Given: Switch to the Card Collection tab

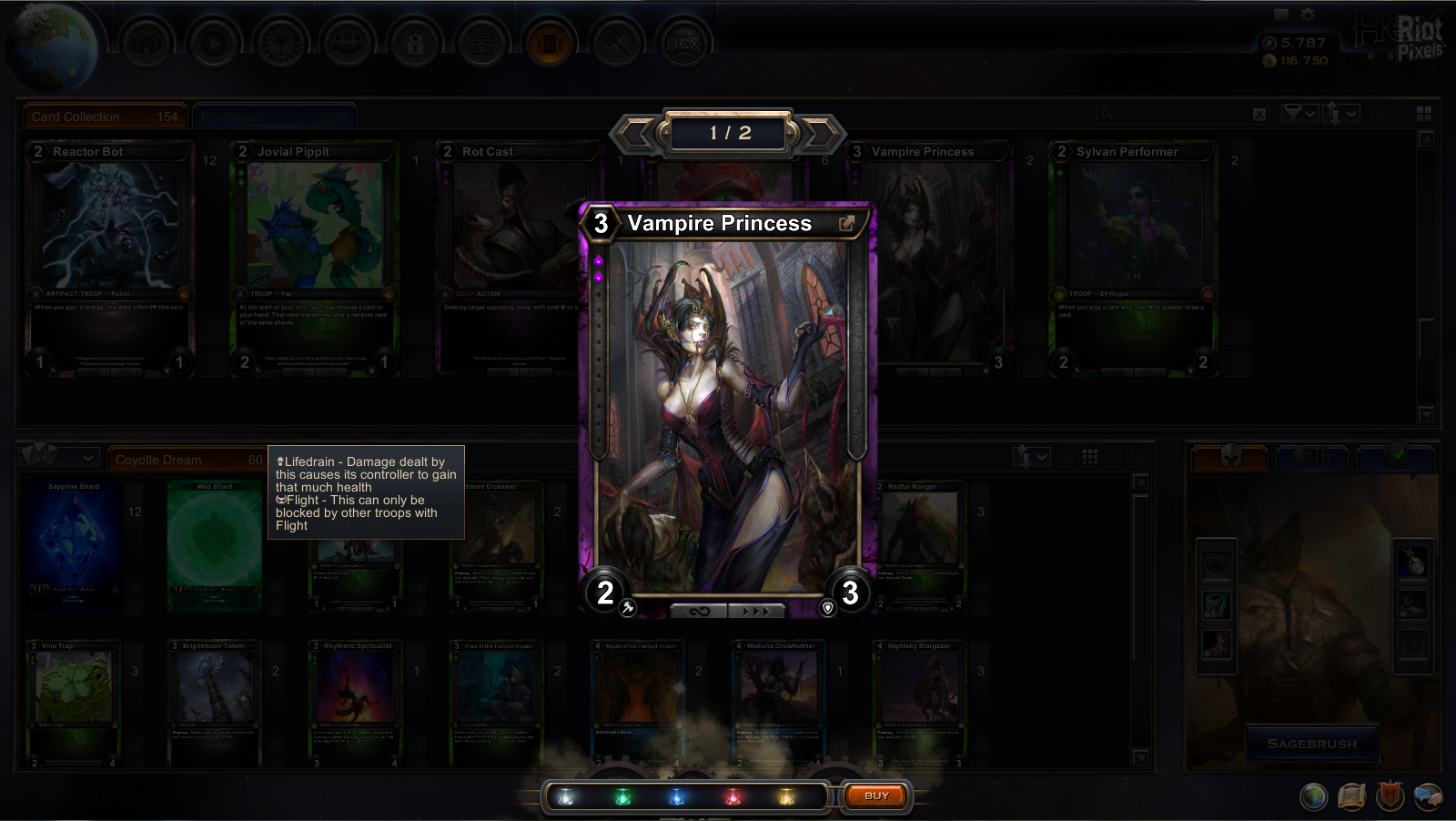Looking at the screenshot, I should tap(105, 117).
